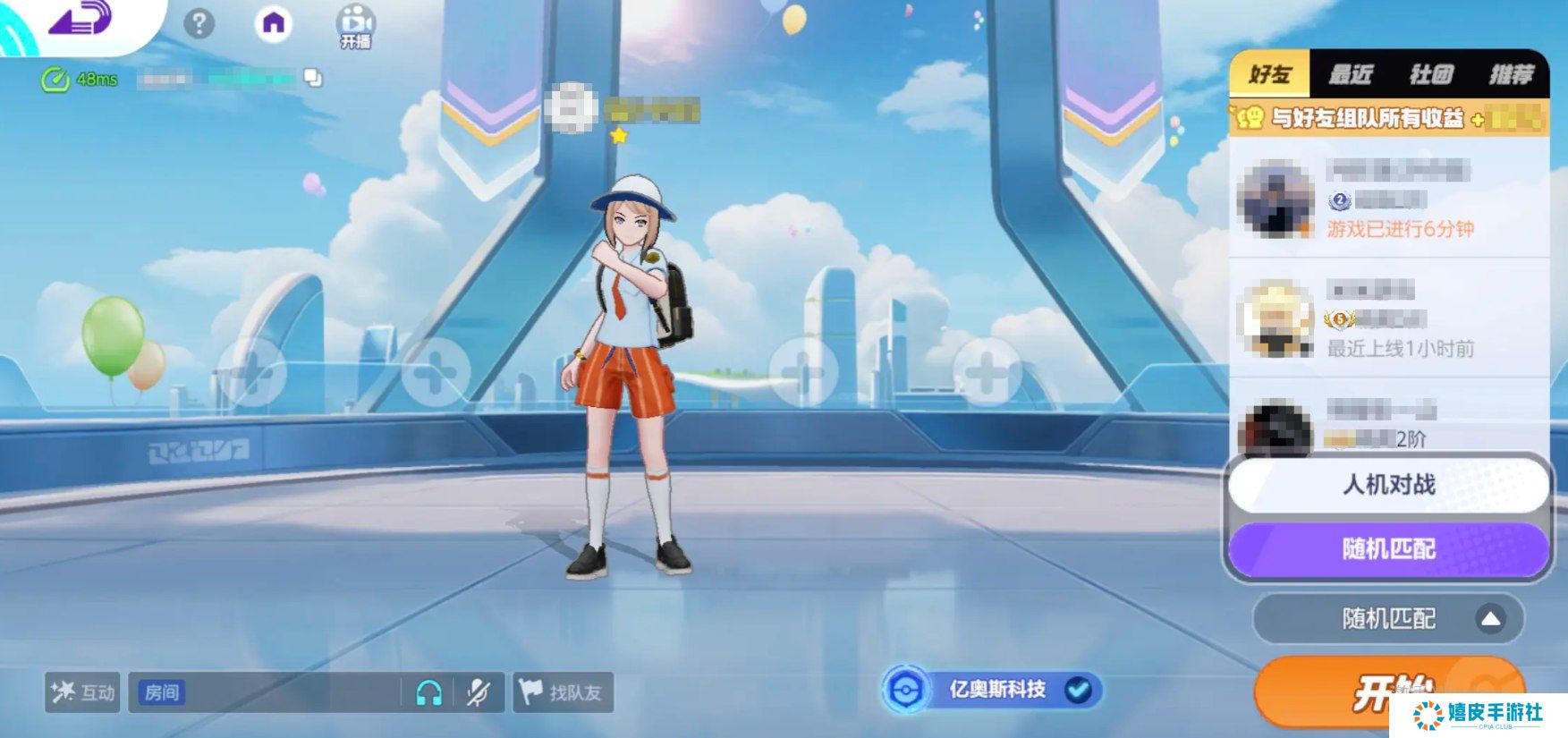Open the 社团 club tab

click(1430, 73)
